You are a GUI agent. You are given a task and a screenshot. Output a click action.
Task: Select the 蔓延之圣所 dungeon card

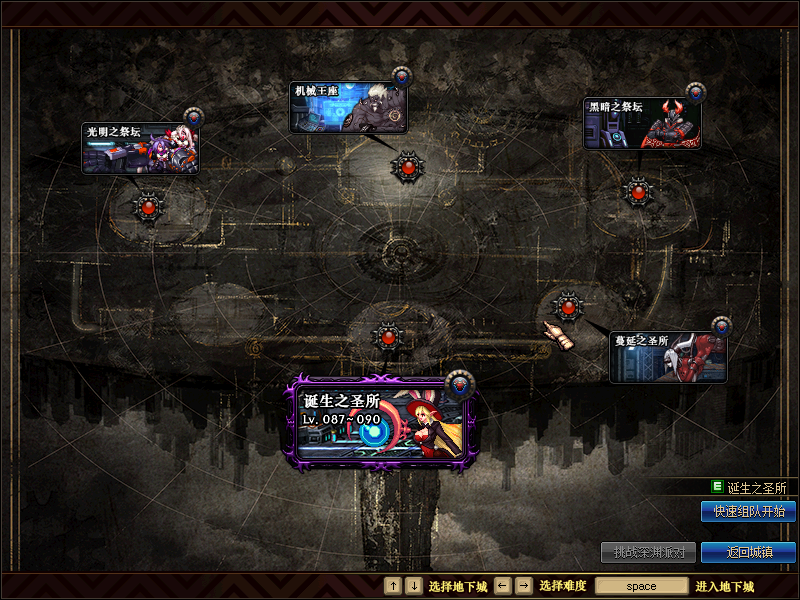[668, 357]
